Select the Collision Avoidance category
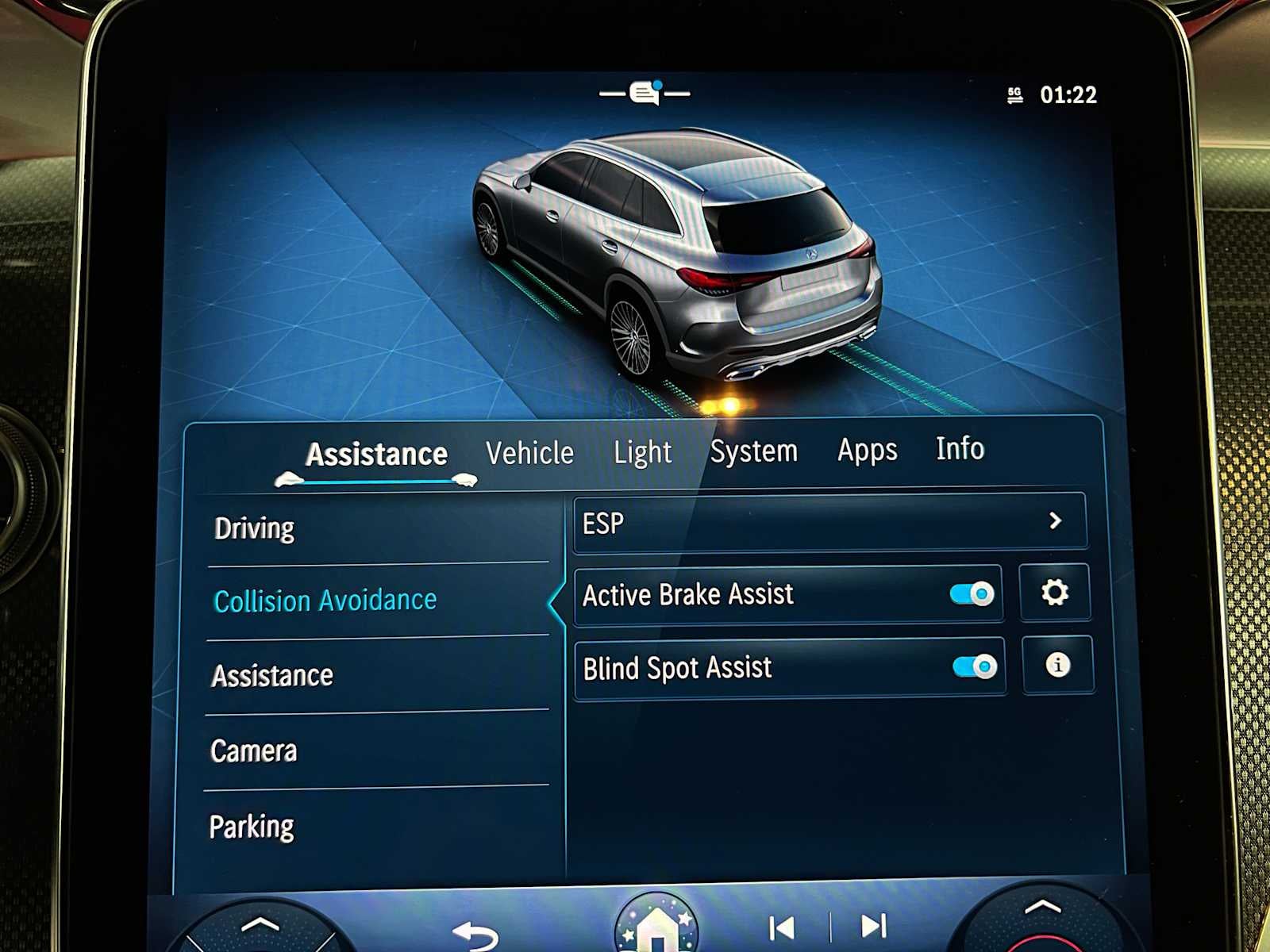Viewport: 1270px width, 952px height. click(x=325, y=601)
